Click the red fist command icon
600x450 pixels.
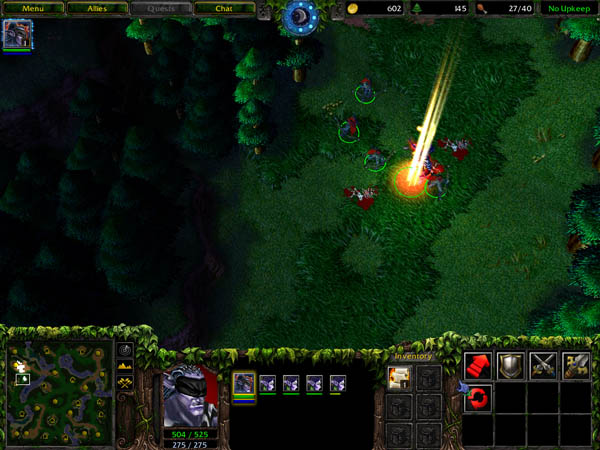pos(478,366)
